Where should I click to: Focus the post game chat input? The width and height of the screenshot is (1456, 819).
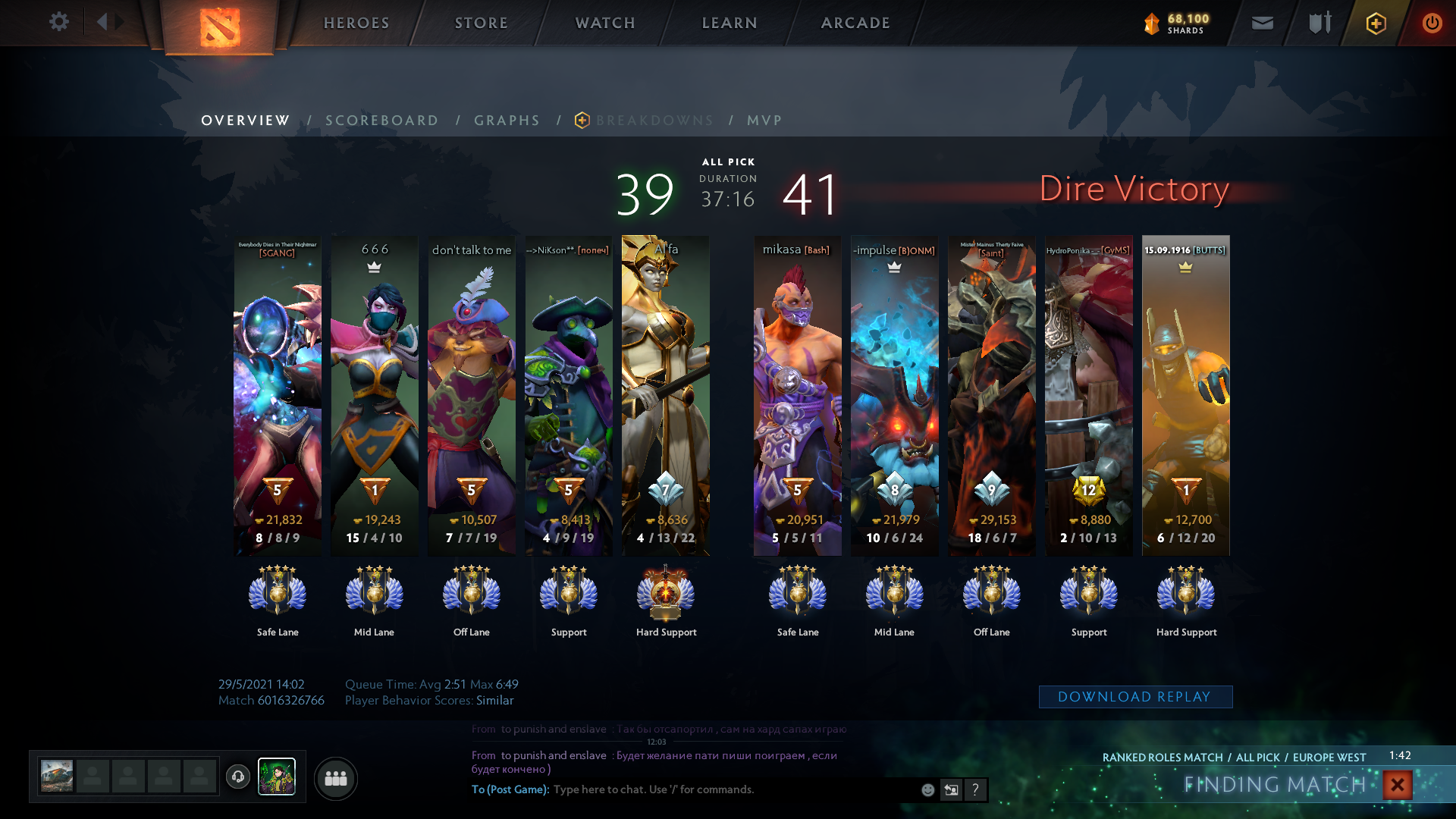pyautogui.click(x=728, y=789)
